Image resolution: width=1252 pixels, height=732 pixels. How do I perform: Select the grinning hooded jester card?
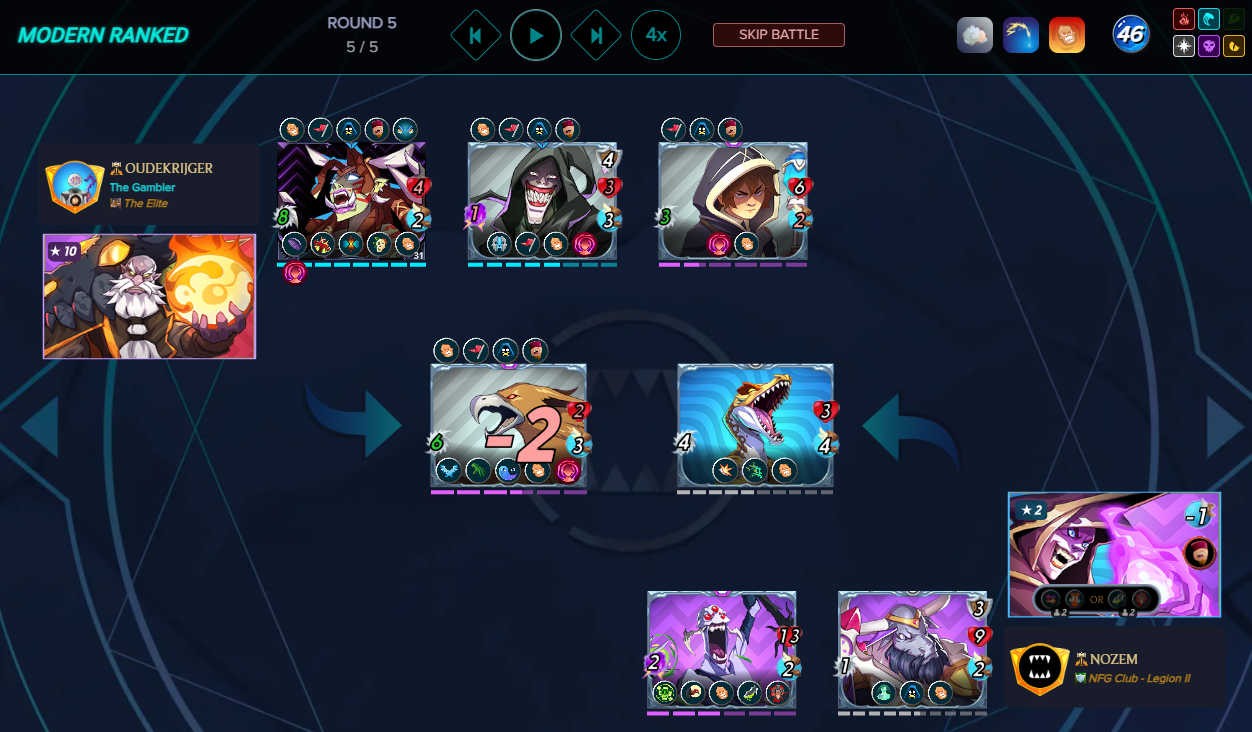point(542,201)
